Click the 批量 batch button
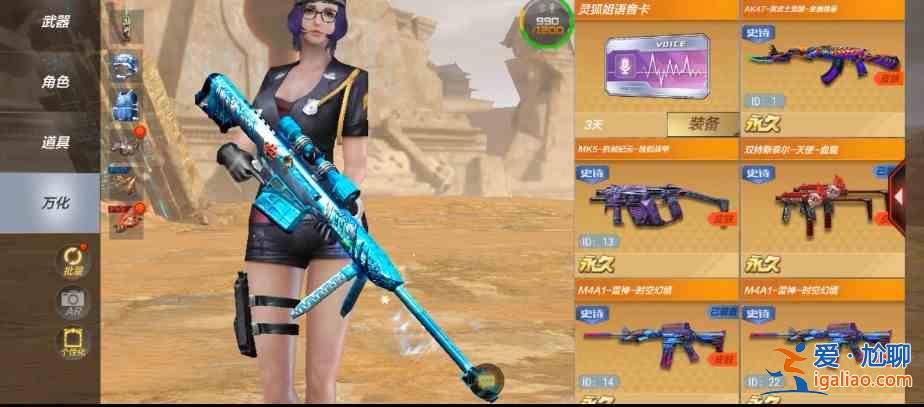 click(x=73, y=260)
